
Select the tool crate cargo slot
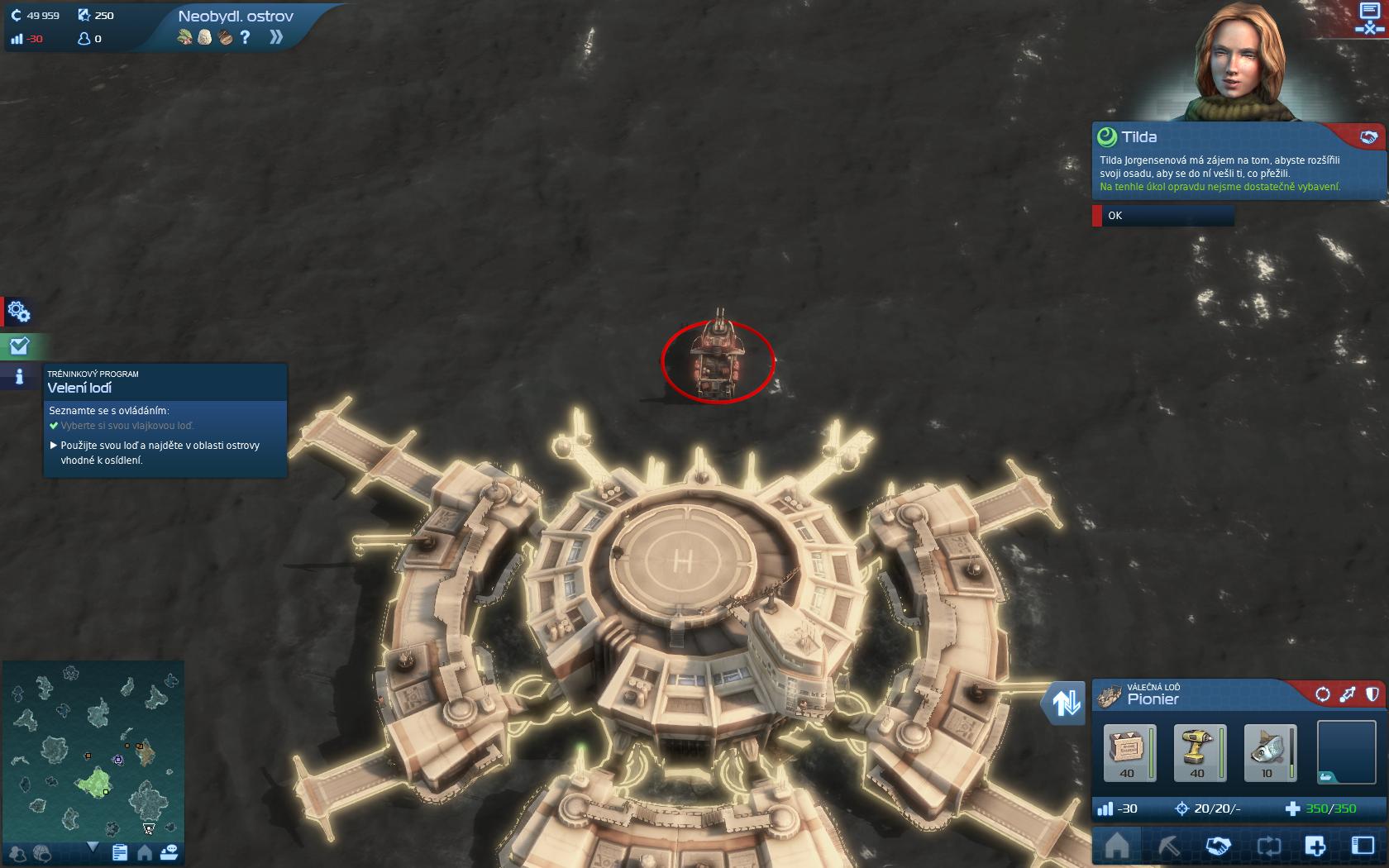click(1128, 752)
